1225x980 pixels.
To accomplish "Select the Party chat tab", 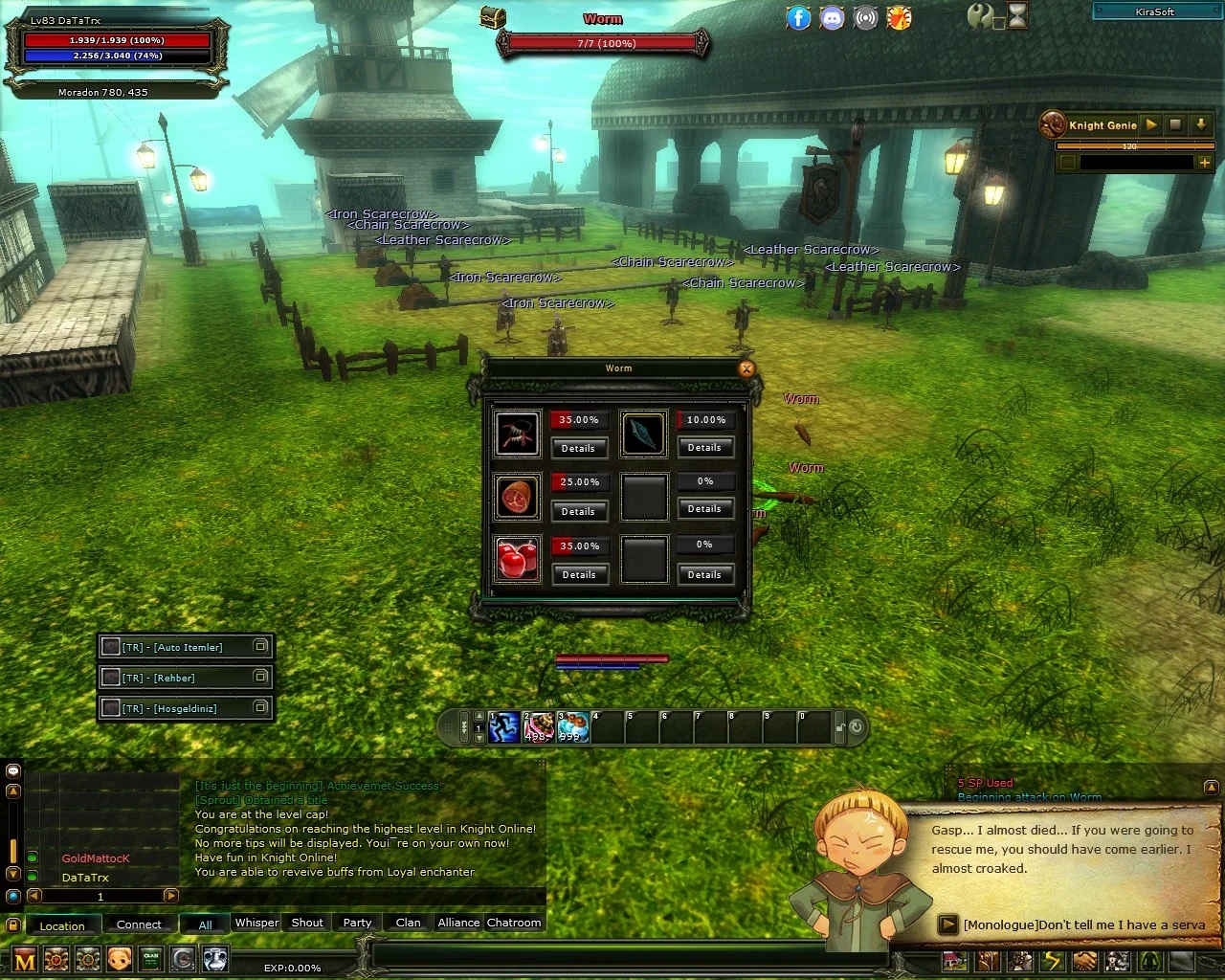I will 357,923.
